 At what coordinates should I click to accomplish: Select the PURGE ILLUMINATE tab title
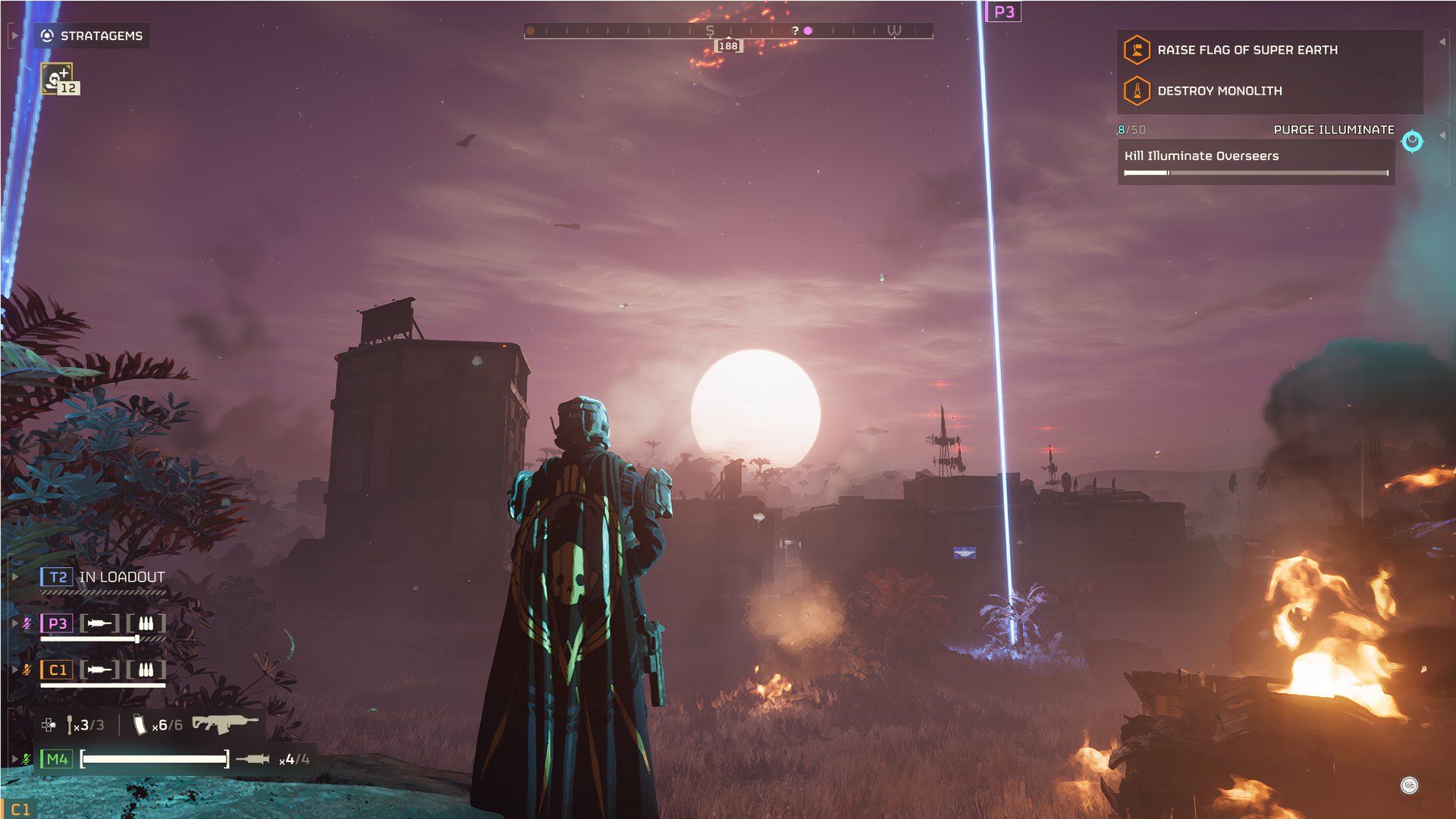[x=1332, y=130]
